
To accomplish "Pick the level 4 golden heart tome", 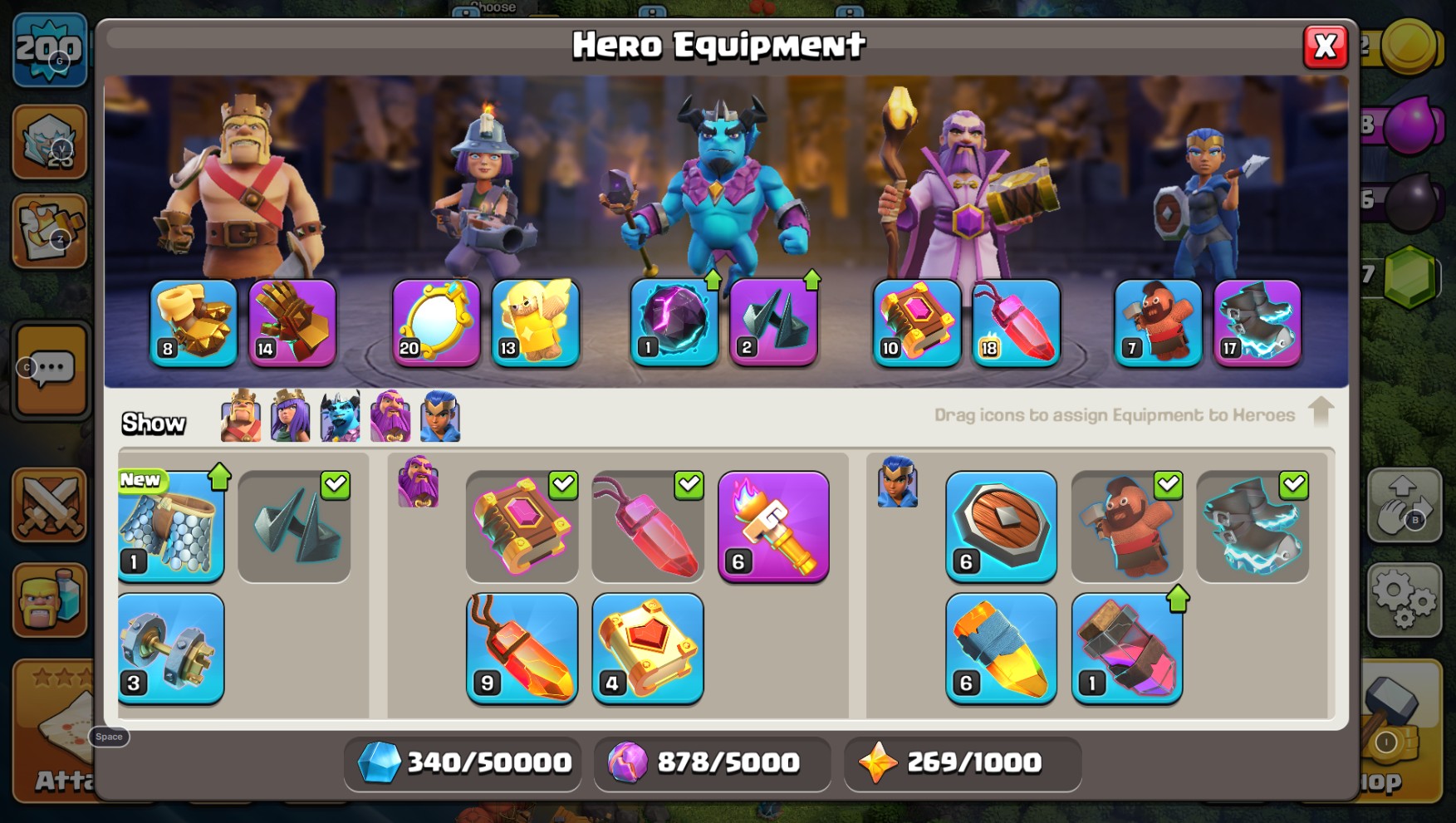I will tap(648, 649).
